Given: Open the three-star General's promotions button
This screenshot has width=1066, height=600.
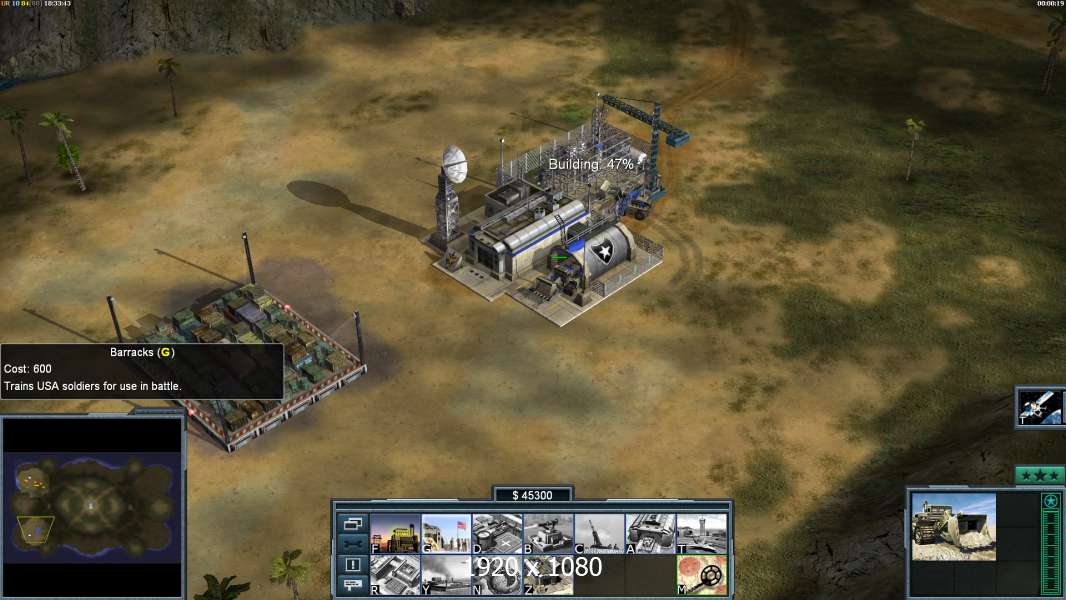Looking at the screenshot, I should 1039,475.
